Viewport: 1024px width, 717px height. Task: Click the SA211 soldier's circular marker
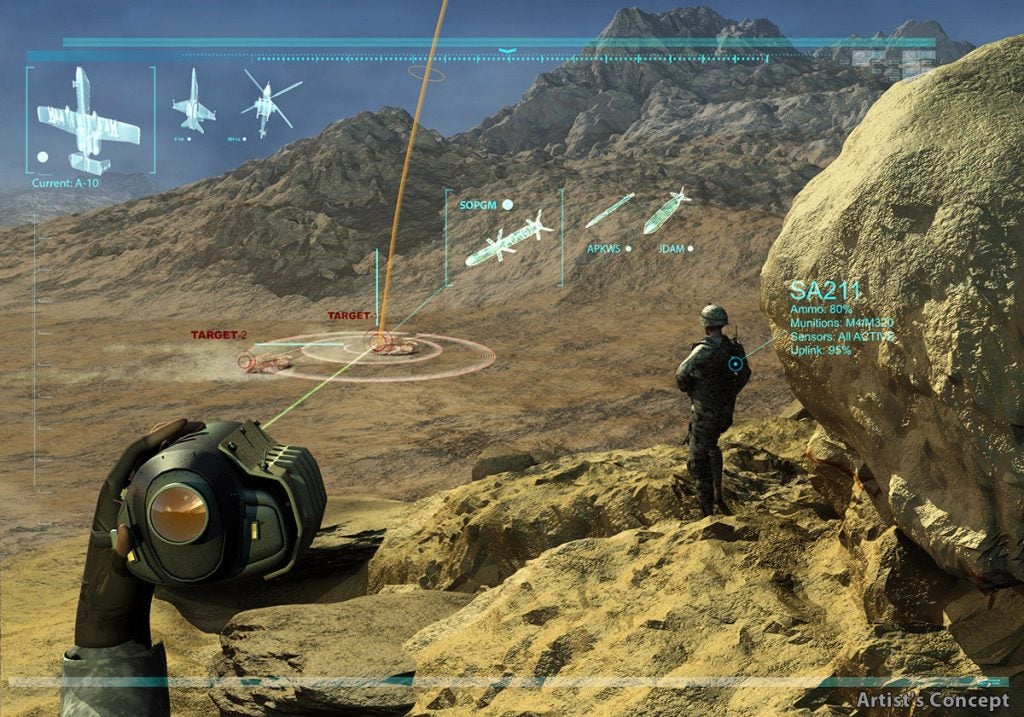(737, 365)
